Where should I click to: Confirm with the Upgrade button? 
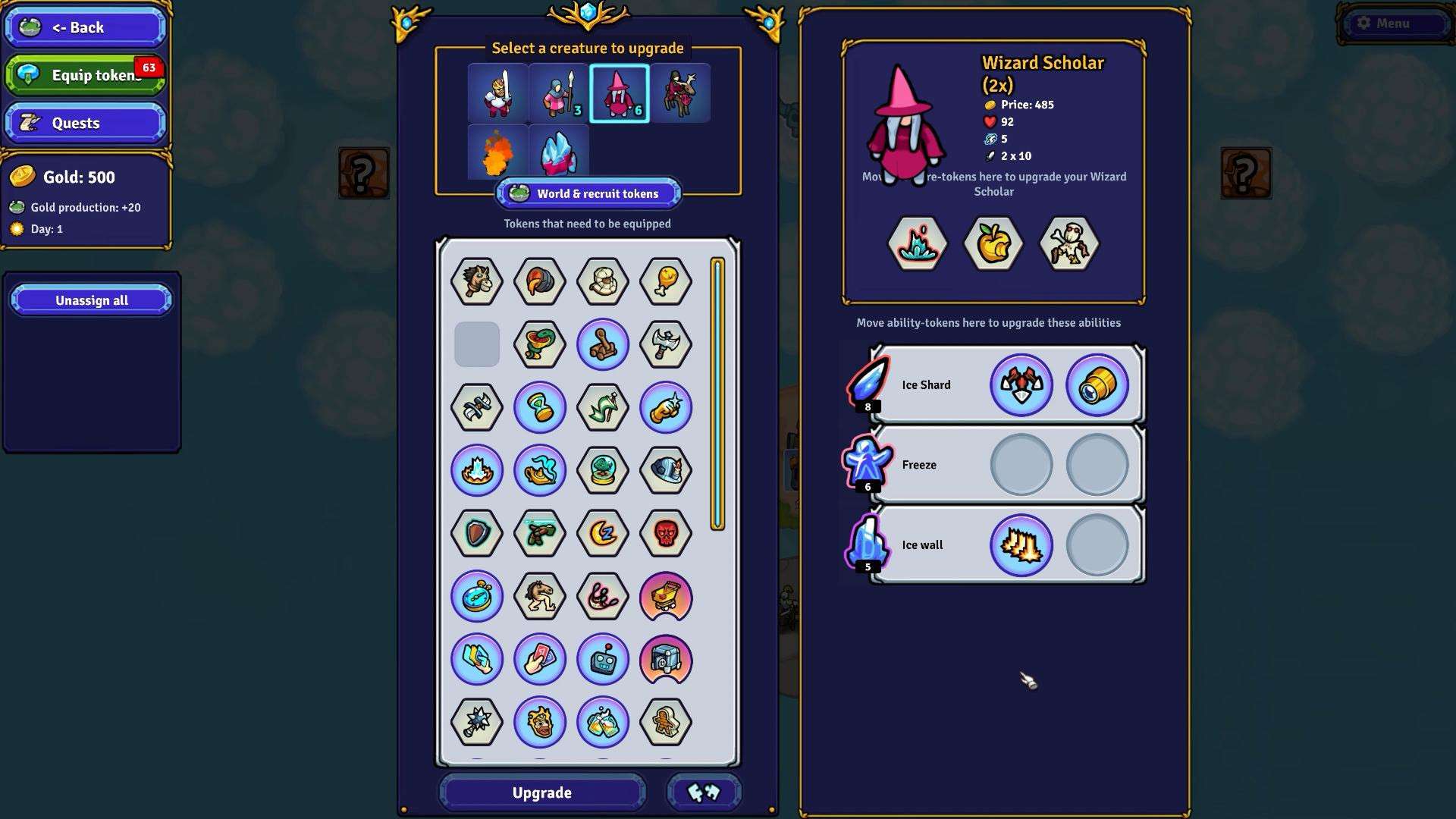point(541,792)
